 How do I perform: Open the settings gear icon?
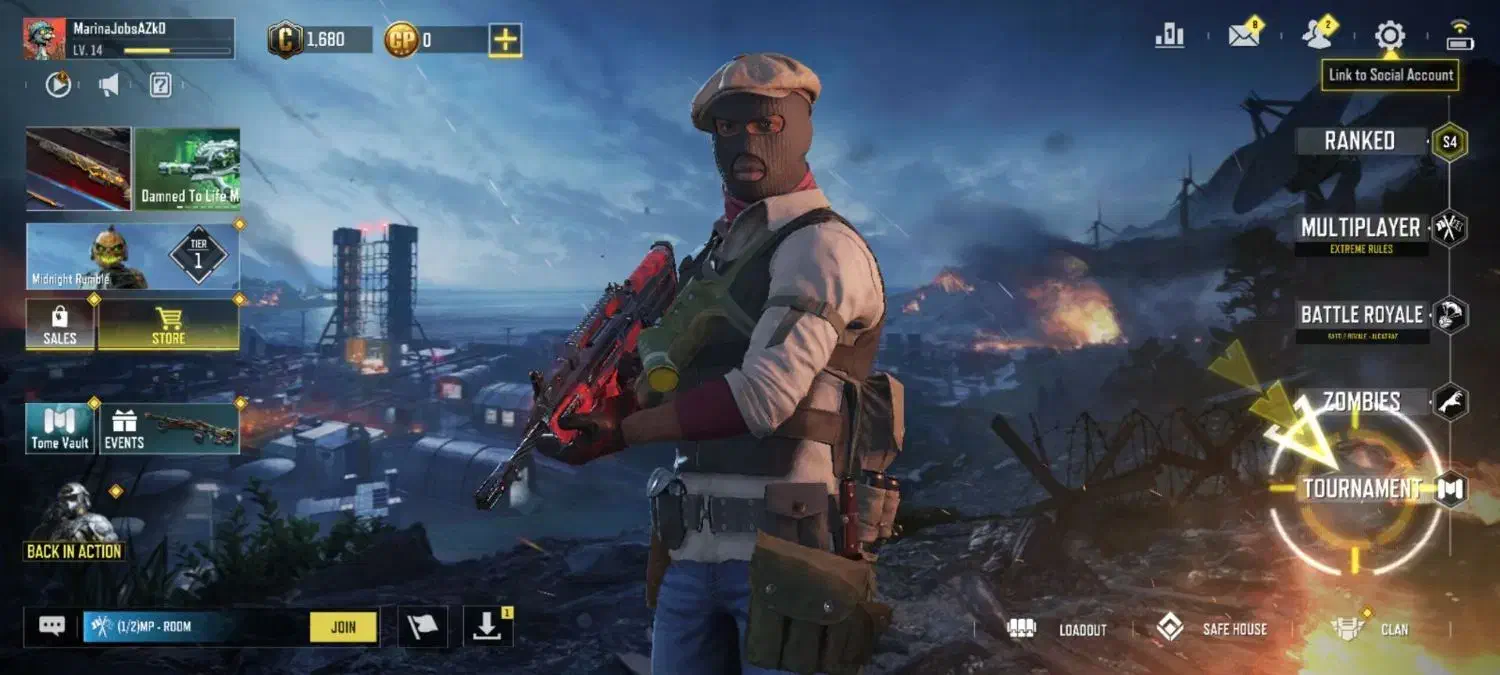pyautogui.click(x=1389, y=36)
